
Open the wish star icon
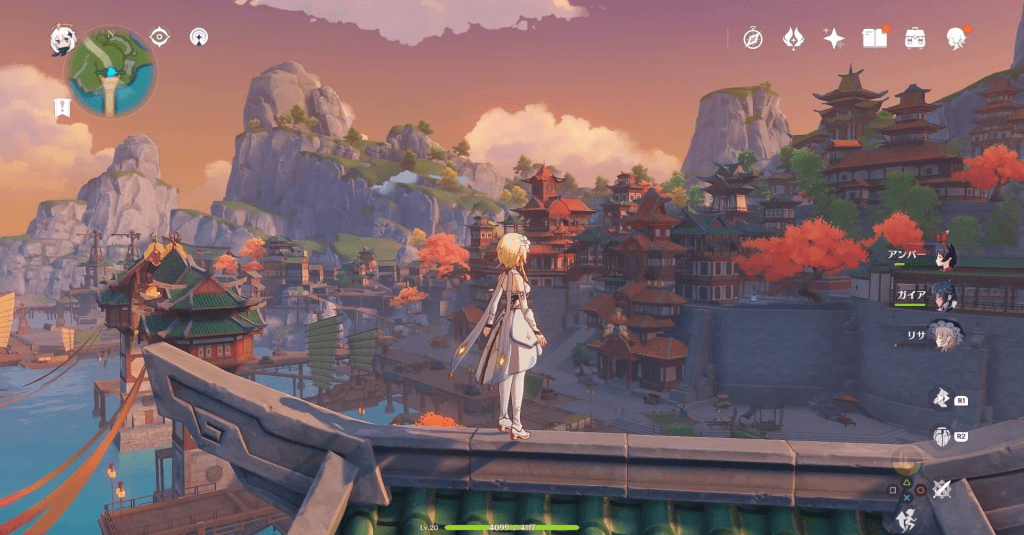click(x=834, y=39)
